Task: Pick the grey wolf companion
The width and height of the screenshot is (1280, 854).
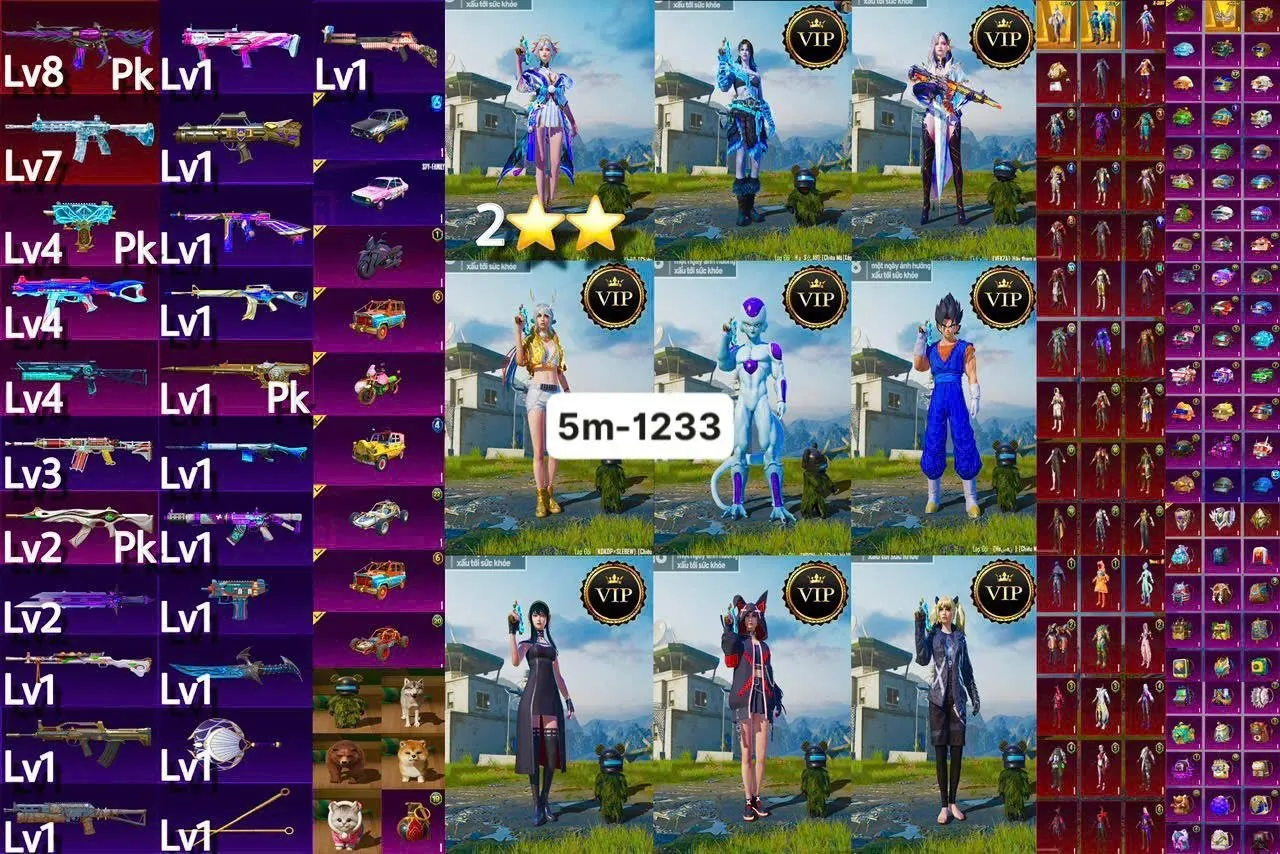Action: [412, 700]
